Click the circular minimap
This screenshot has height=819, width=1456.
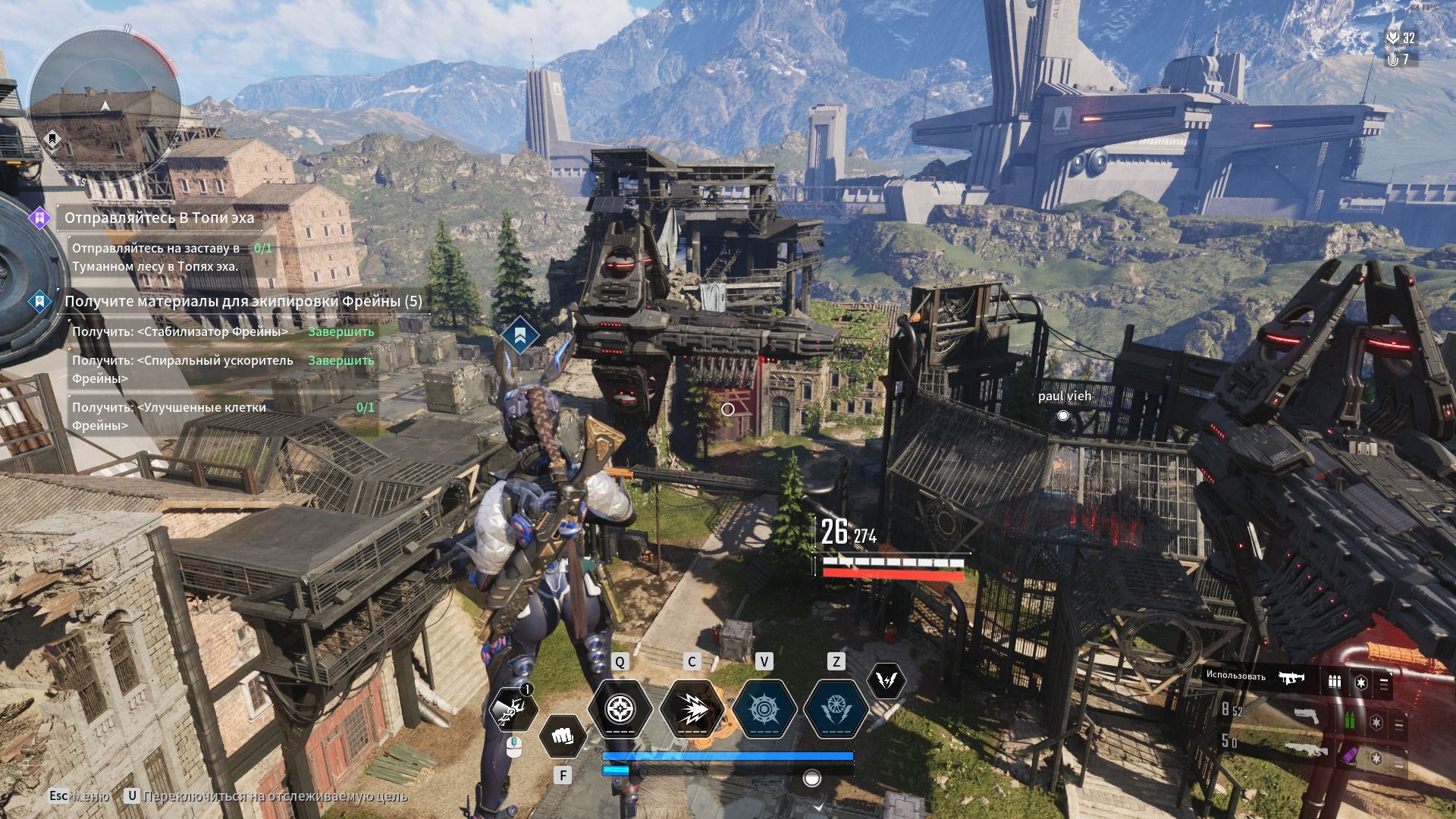[x=105, y=106]
